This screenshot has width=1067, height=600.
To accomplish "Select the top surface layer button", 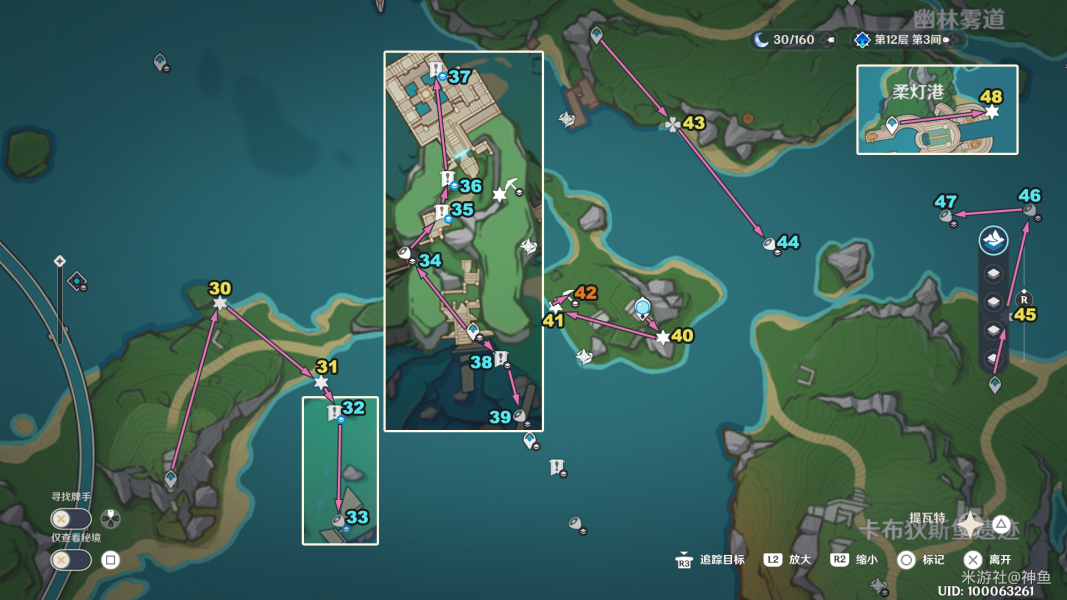I will tap(993, 240).
